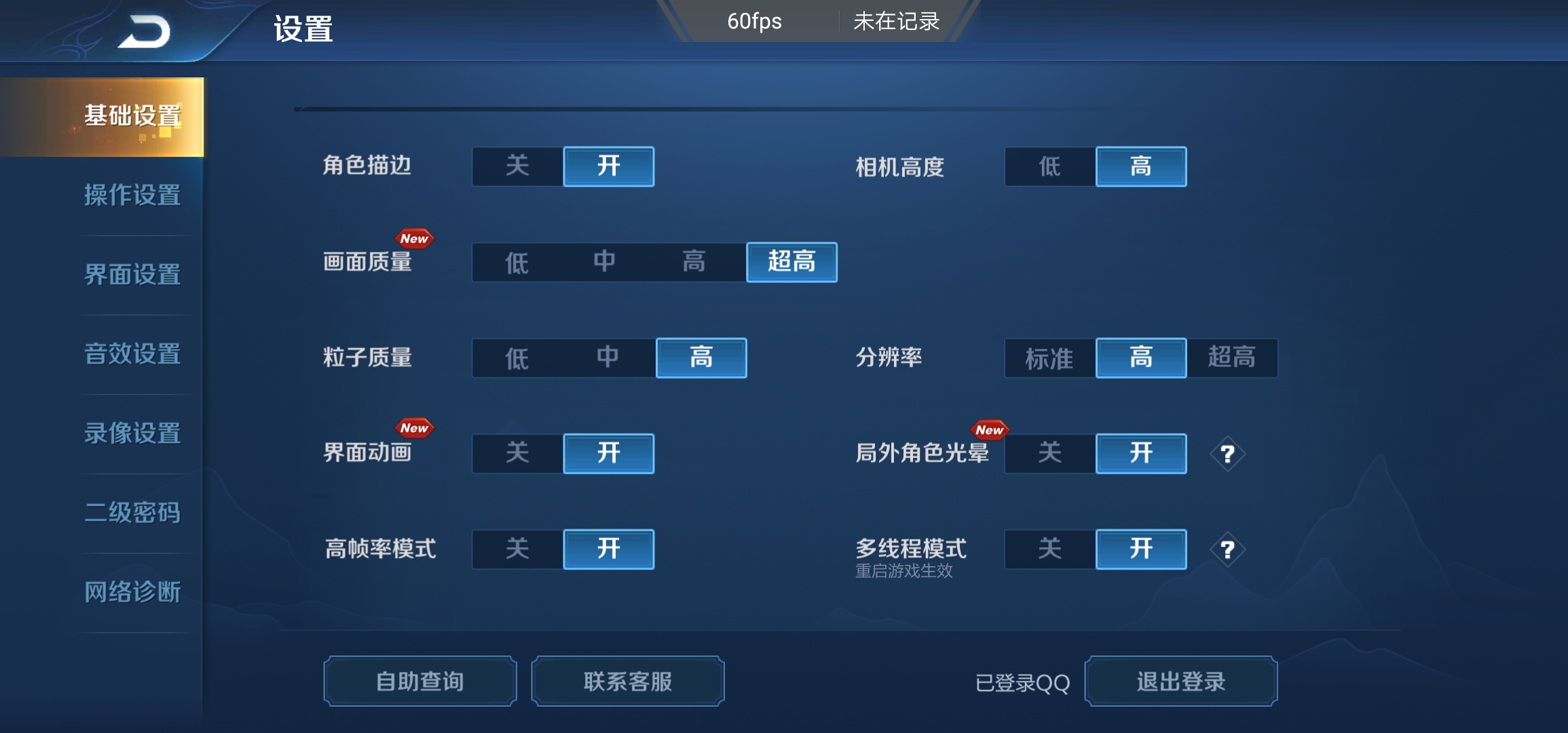This screenshot has width=1568, height=733.
Task: Click the New badge above 画面质量
Action: (x=415, y=238)
